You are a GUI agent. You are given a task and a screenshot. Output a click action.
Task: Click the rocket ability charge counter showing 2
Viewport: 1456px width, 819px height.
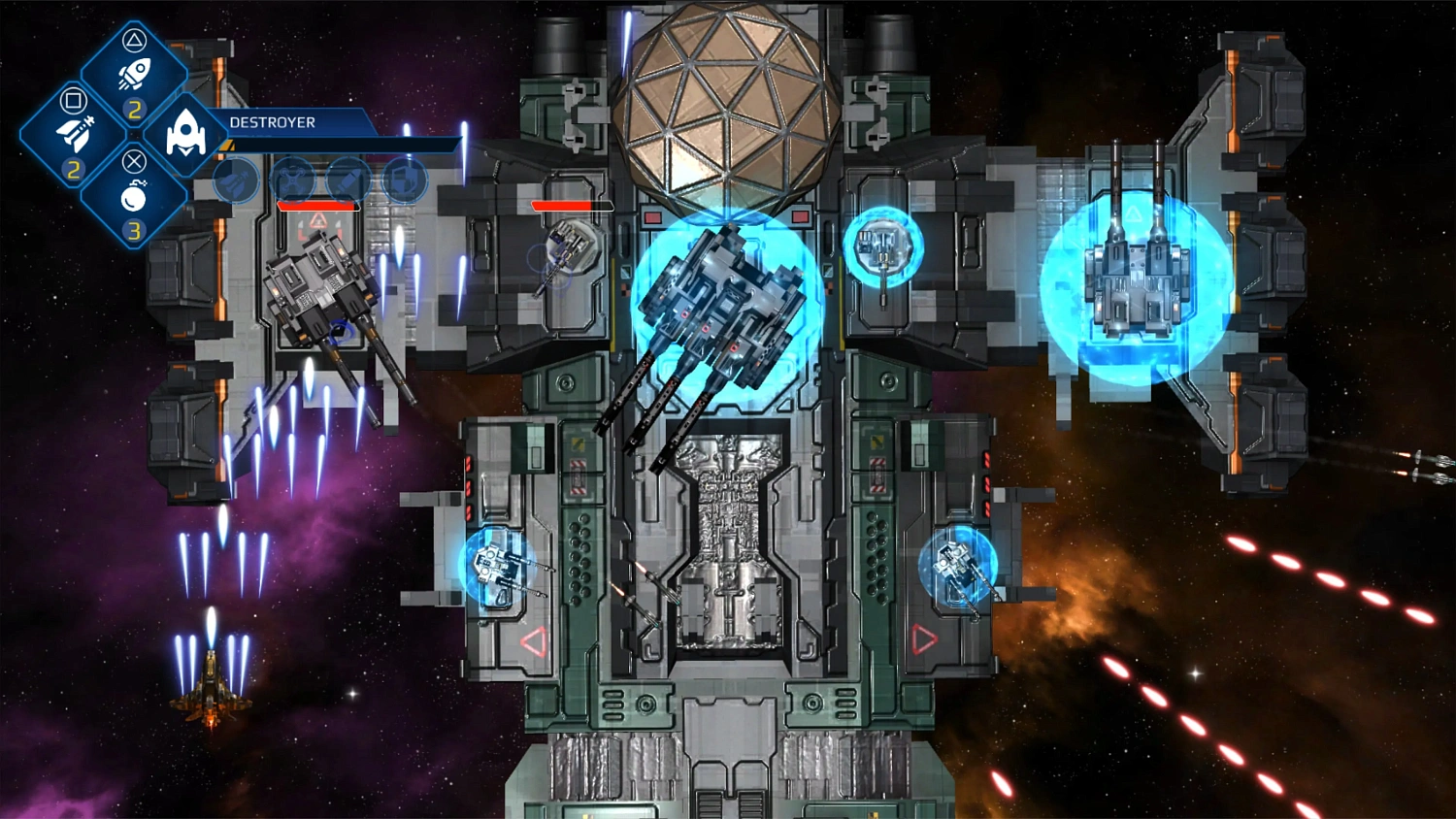(x=134, y=109)
